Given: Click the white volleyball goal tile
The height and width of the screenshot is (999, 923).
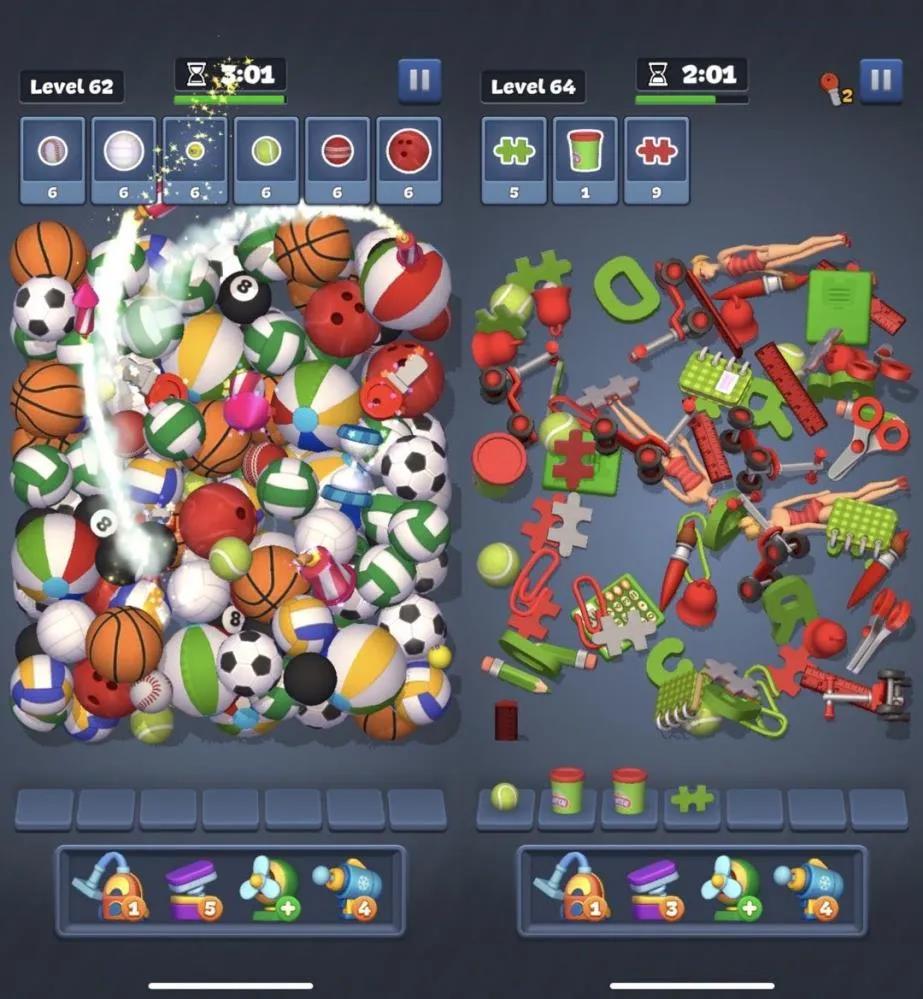Looking at the screenshot, I should coord(124,160).
